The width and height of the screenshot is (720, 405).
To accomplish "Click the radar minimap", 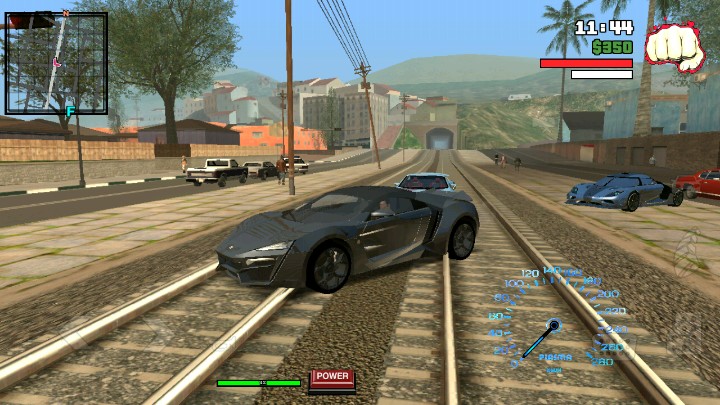I will (56, 62).
